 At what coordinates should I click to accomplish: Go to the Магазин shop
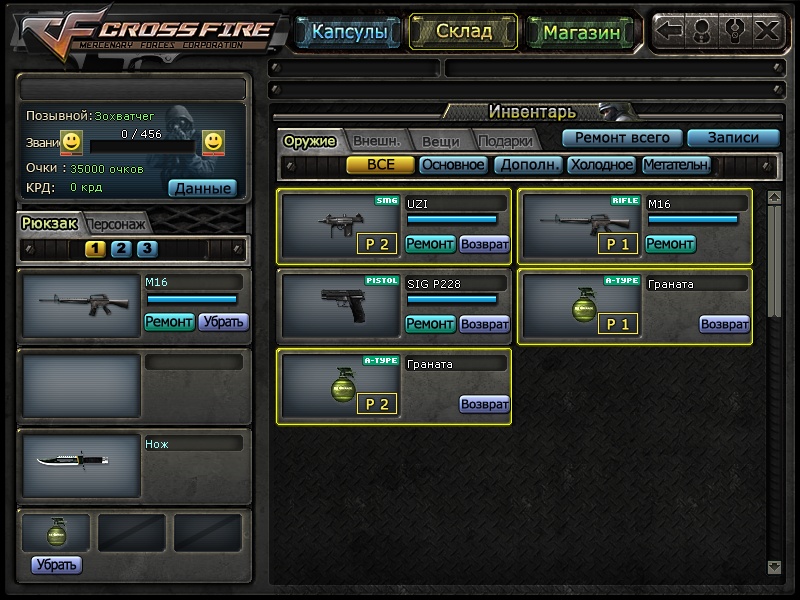point(582,32)
